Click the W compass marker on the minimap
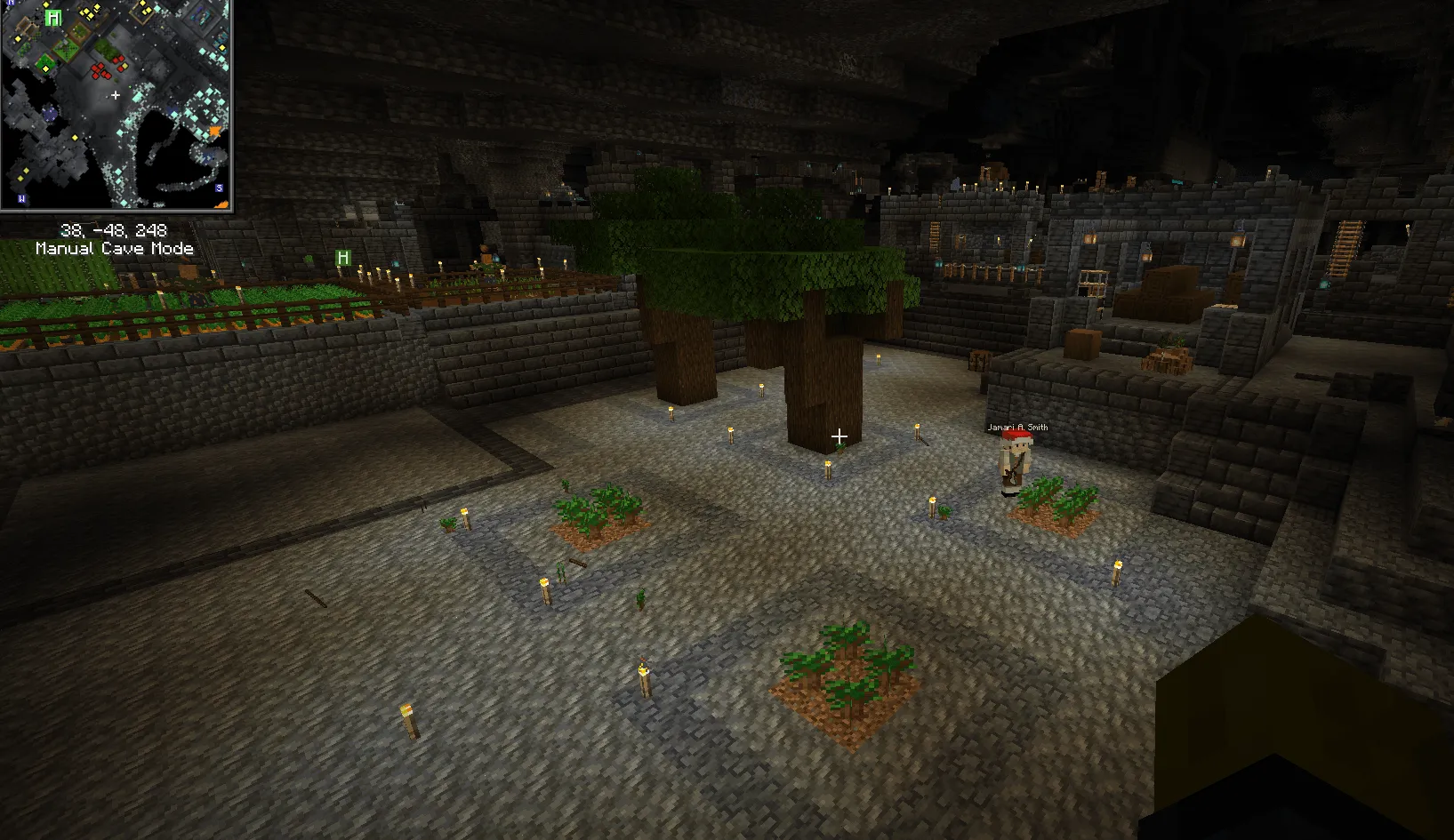This screenshot has height=840, width=1454. [x=20, y=198]
